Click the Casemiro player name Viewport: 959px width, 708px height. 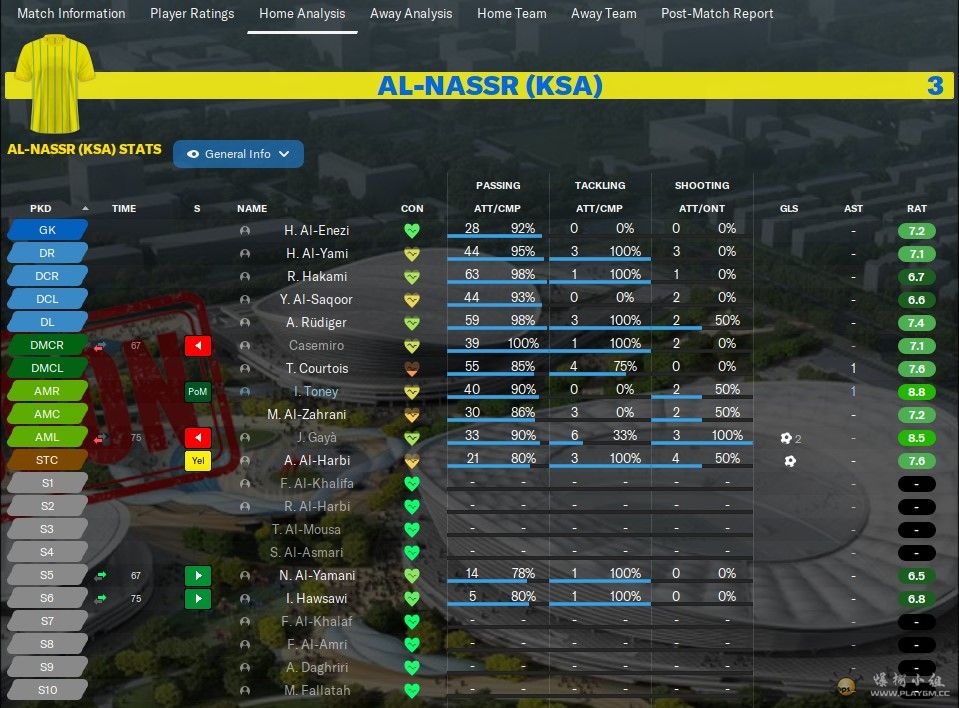(x=317, y=346)
